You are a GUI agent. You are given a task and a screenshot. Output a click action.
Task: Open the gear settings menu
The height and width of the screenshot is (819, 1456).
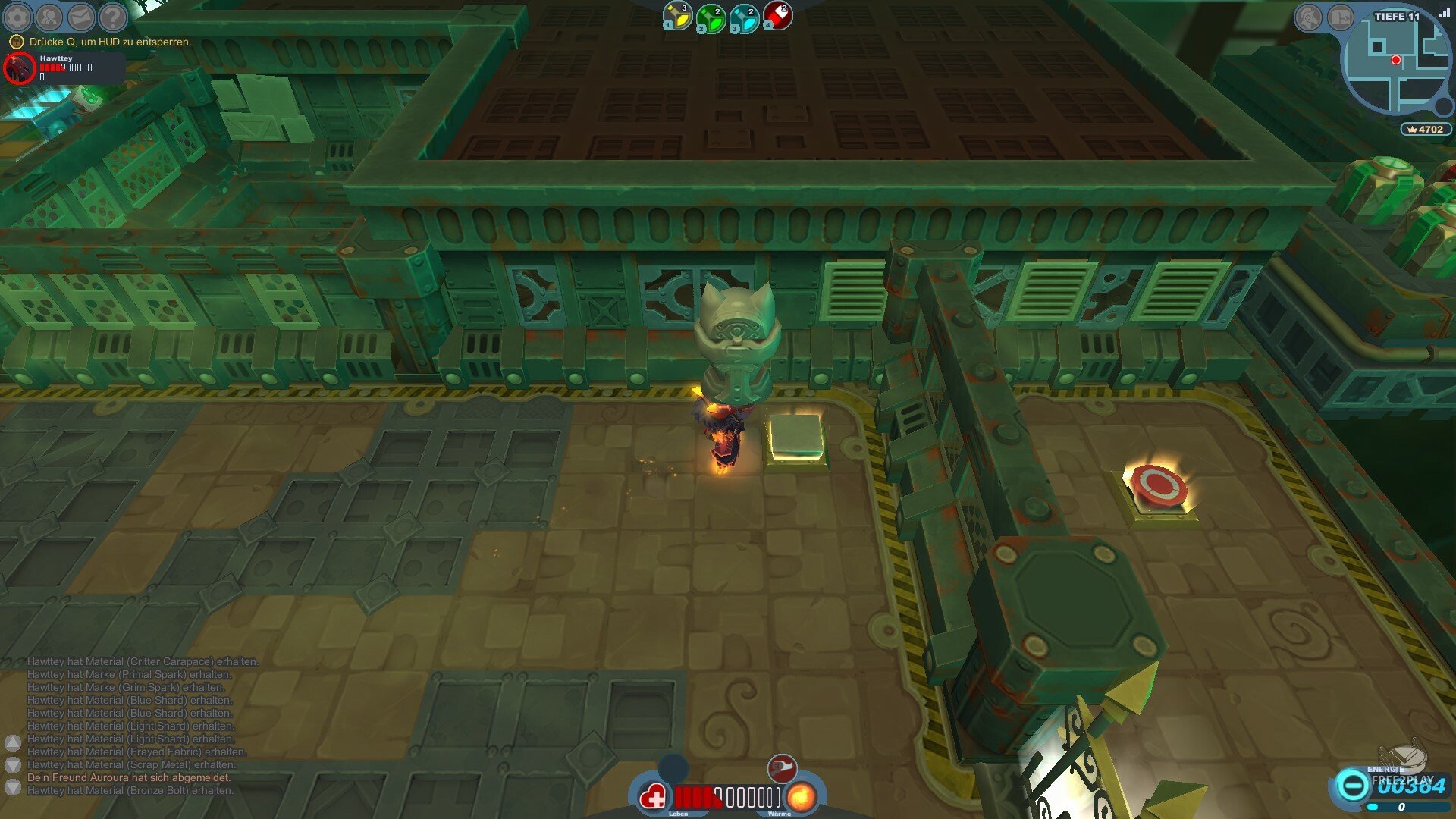click(17, 17)
